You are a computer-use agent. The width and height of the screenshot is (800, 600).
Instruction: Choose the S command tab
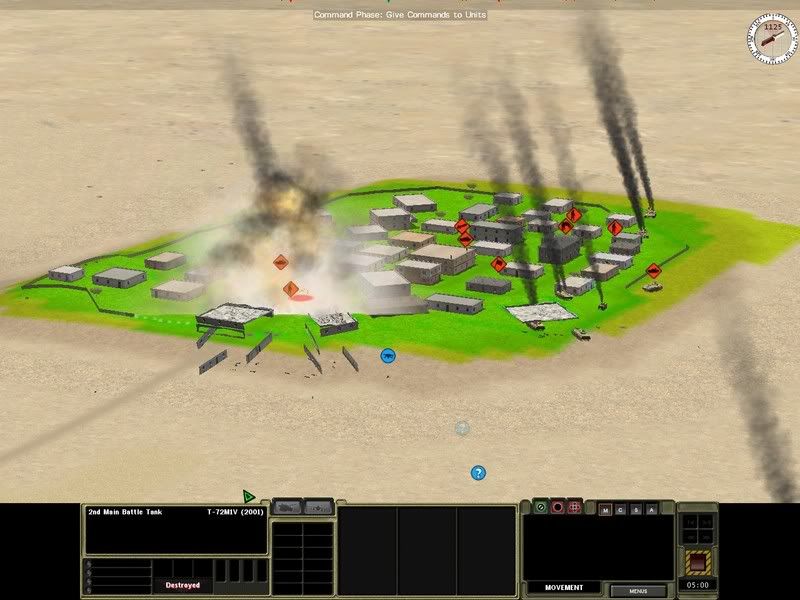(636, 509)
